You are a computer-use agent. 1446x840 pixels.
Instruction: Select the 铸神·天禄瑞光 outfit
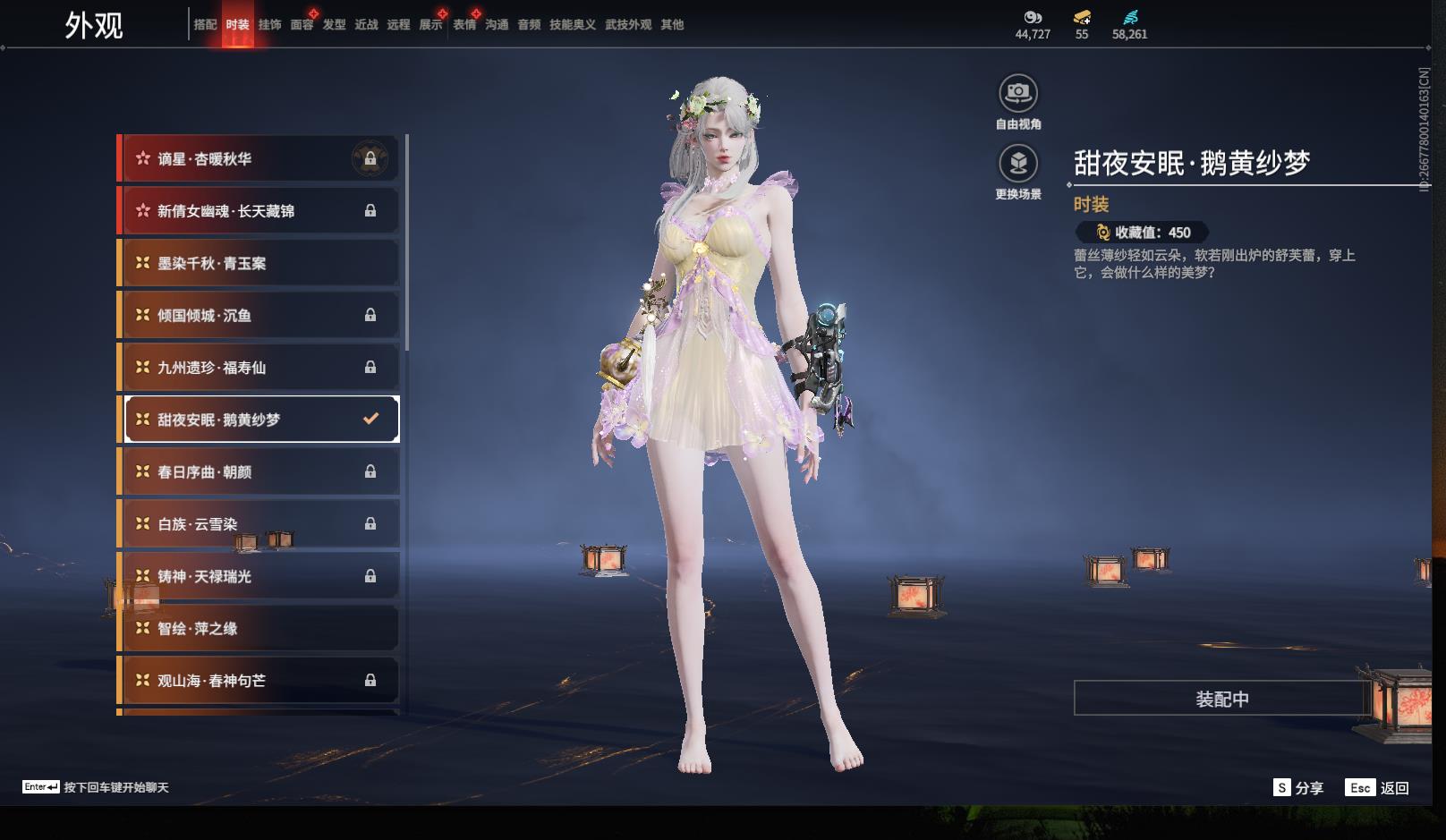(259, 577)
